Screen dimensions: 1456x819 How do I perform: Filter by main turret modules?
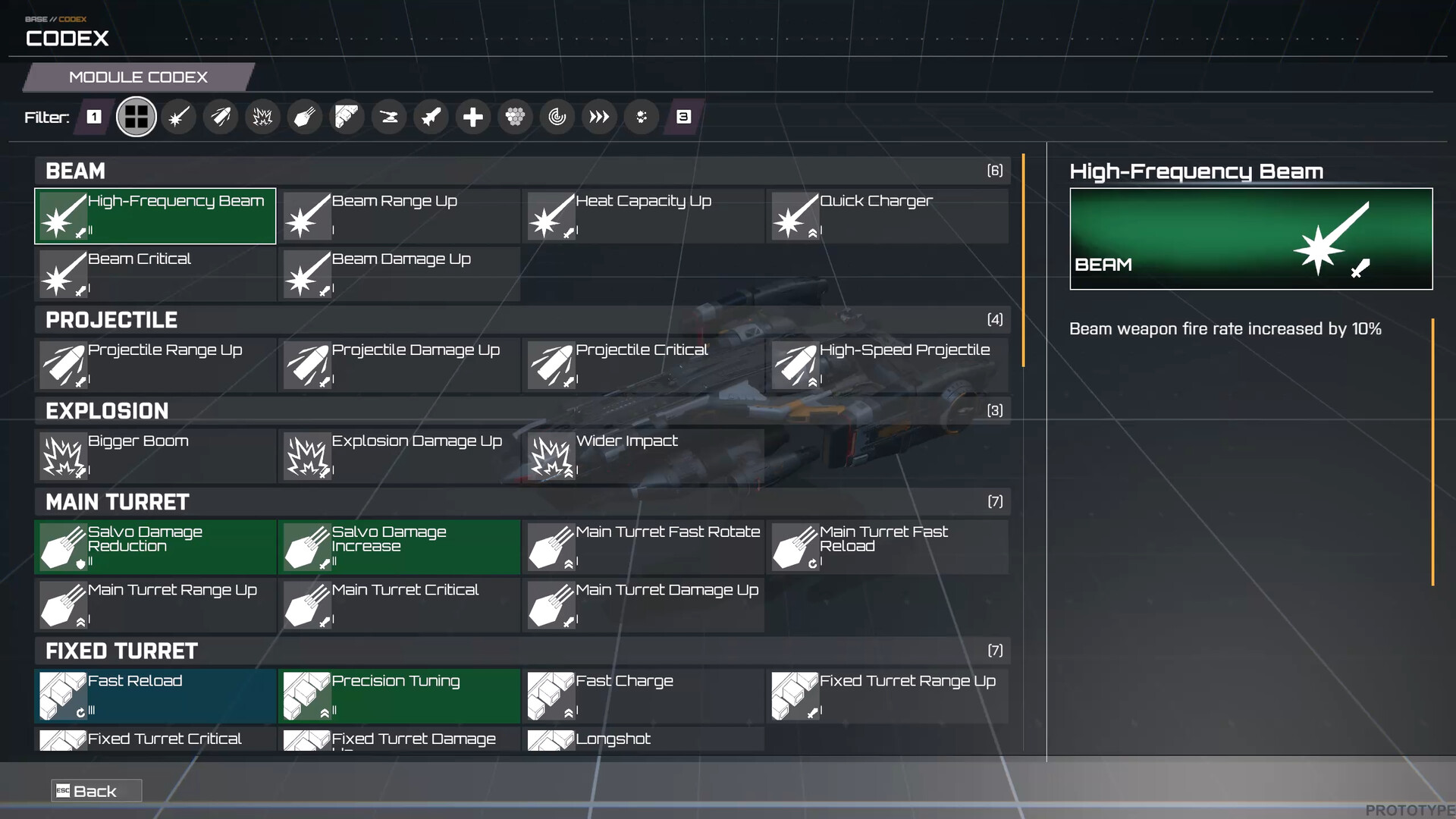click(x=305, y=117)
